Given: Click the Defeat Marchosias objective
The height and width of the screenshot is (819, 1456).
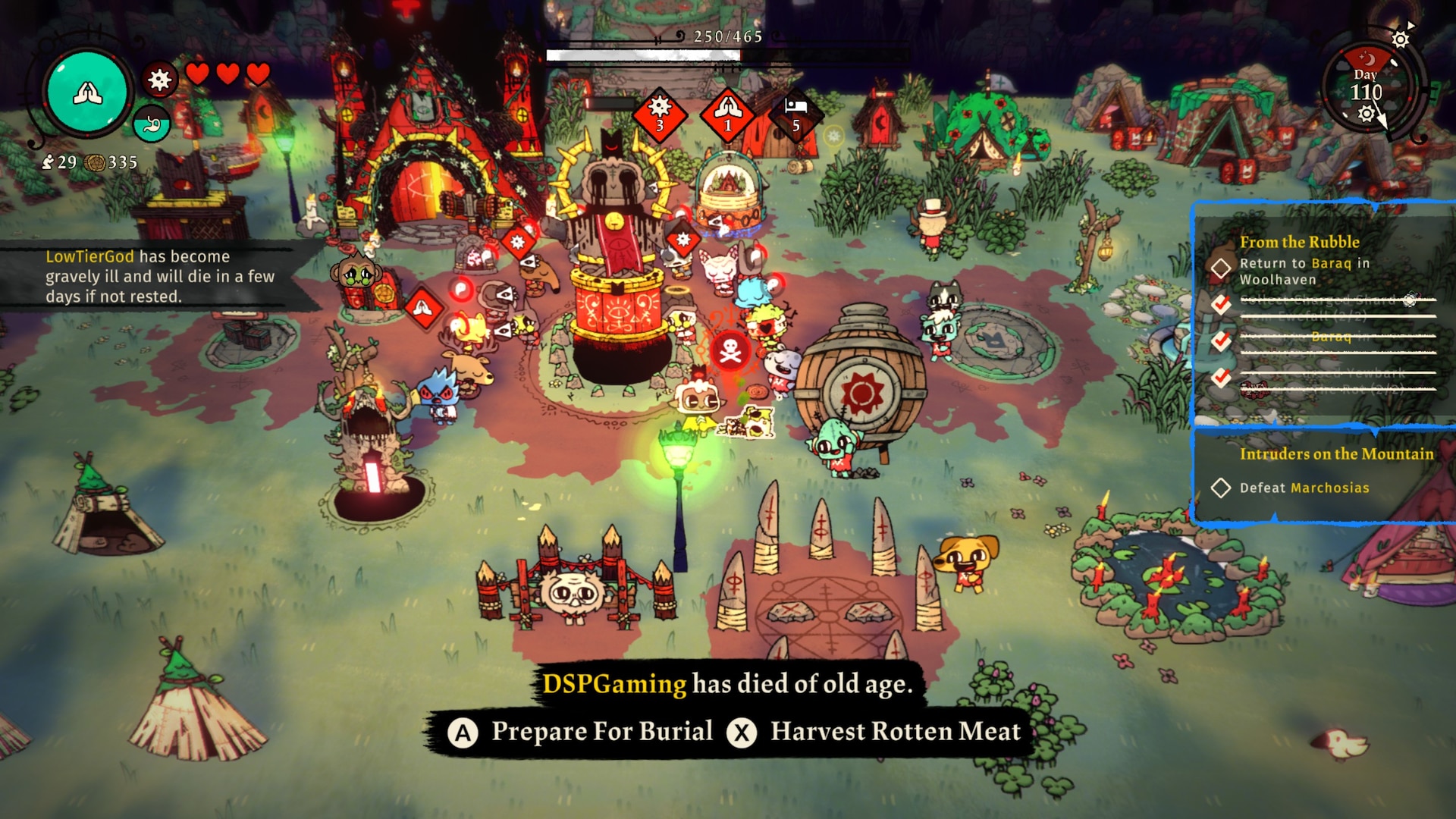Looking at the screenshot, I should tap(1304, 488).
